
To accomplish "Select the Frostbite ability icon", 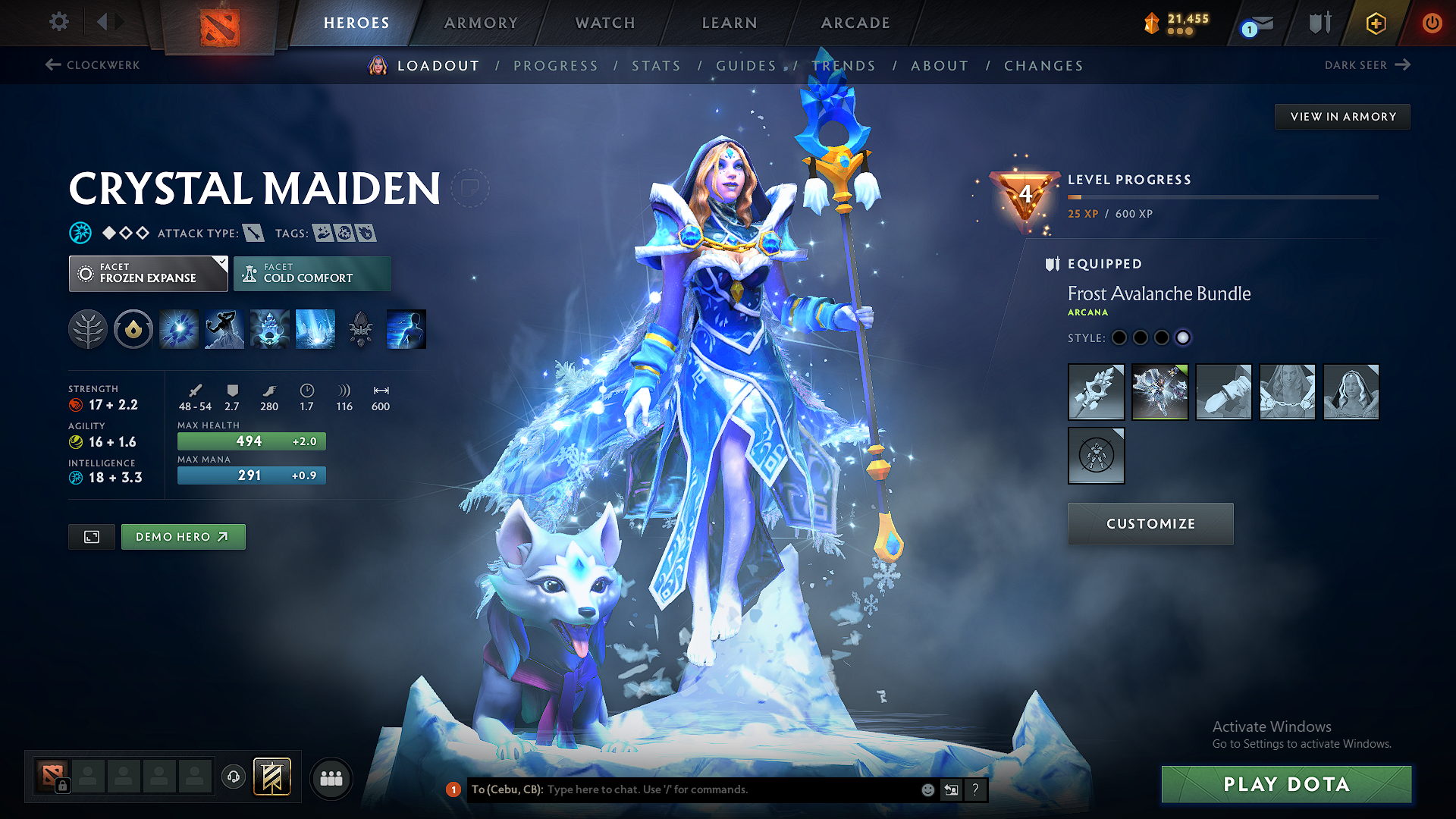I will click(x=224, y=329).
